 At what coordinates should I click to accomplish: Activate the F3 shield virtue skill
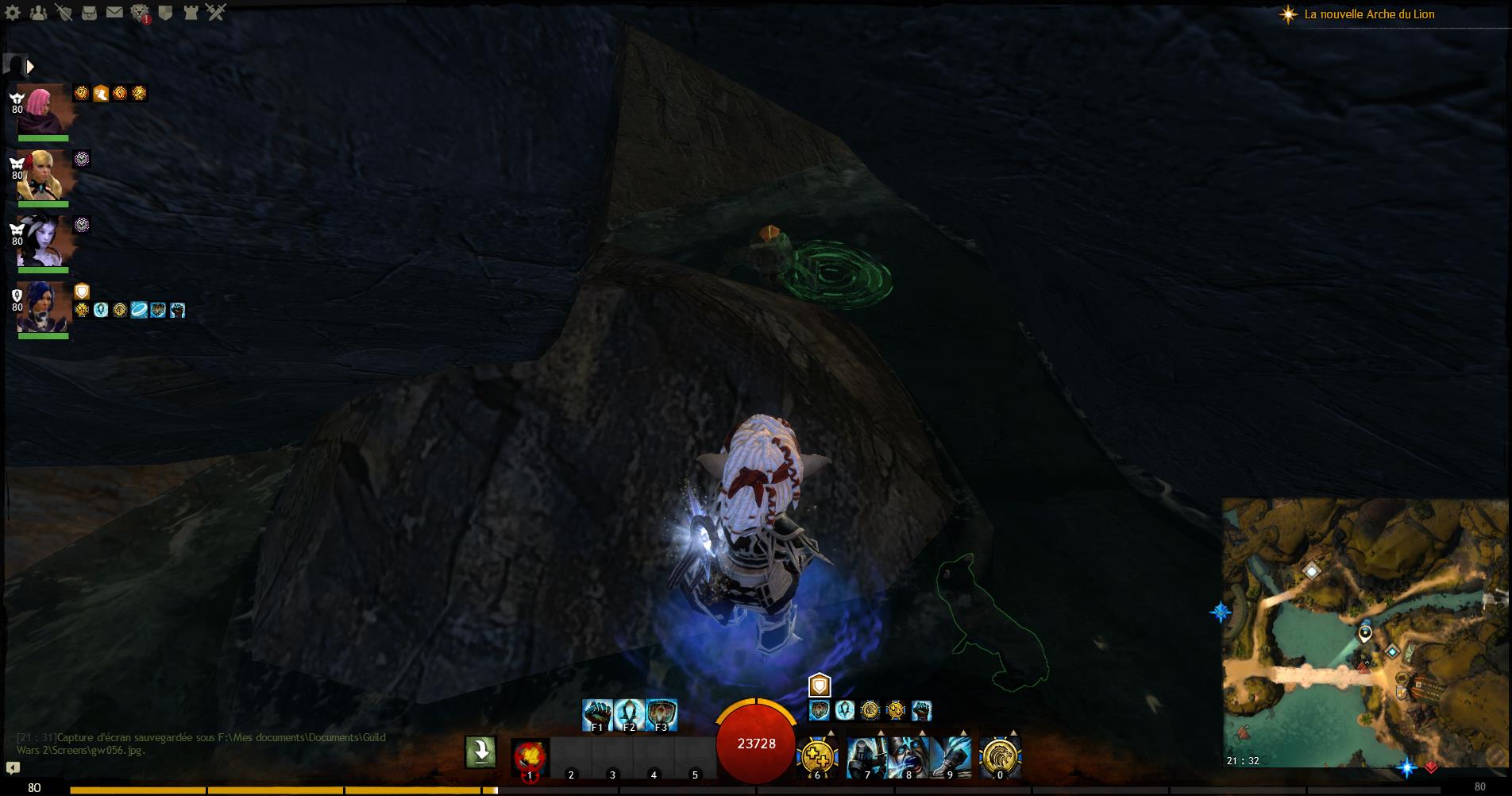click(x=661, y=714)
